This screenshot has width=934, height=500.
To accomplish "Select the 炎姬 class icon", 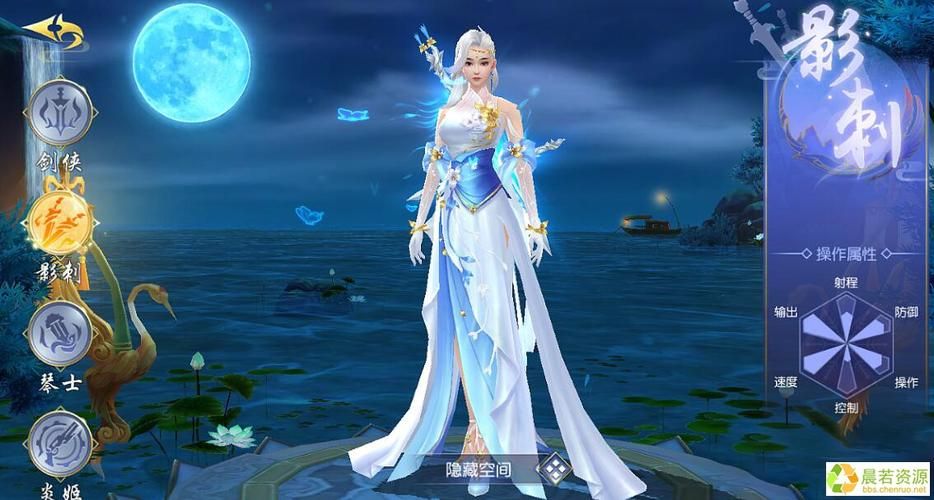I will [x=60, y=441].
